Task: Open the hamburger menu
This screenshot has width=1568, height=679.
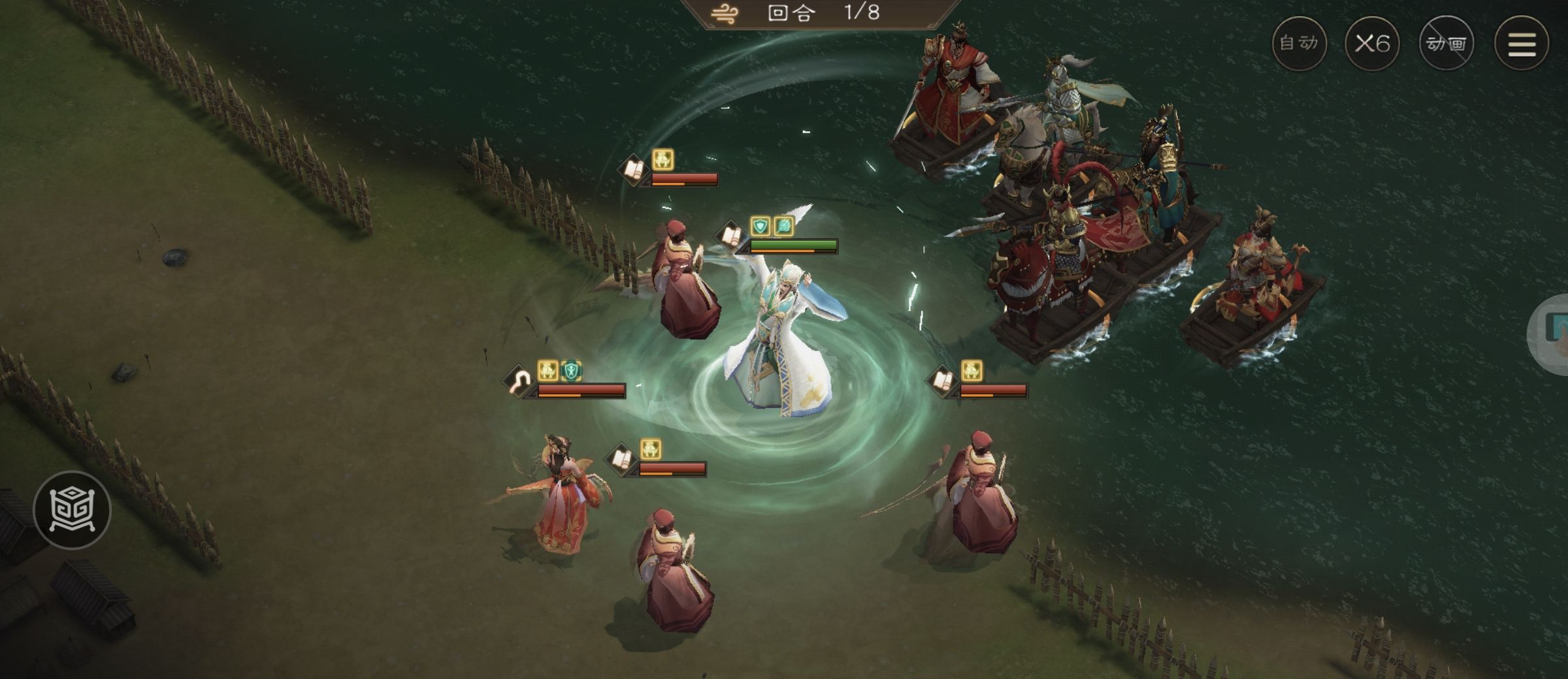Action: pos(1522,43)
